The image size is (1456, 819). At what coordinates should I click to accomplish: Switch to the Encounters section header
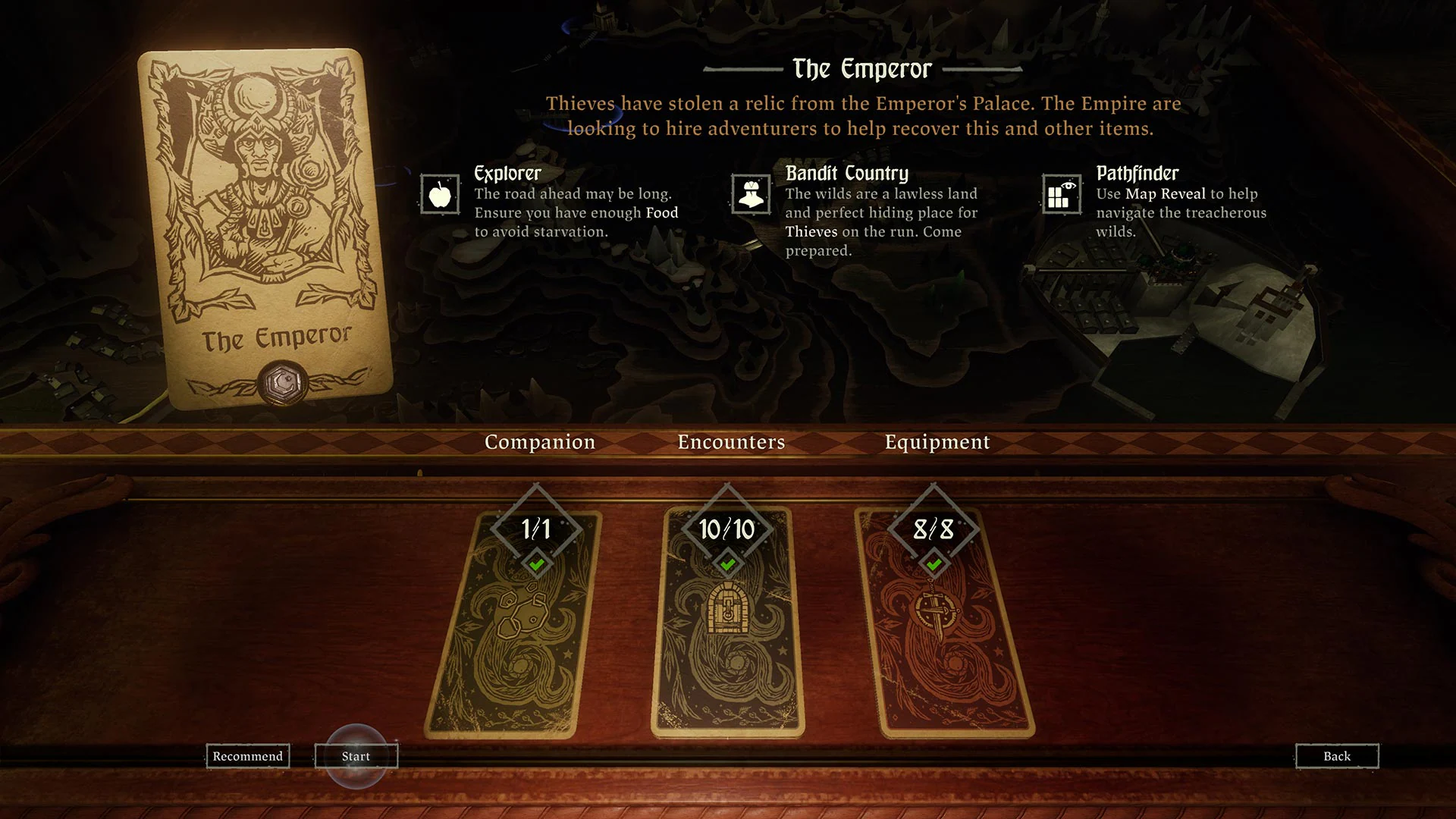click(x=731, y=442)
